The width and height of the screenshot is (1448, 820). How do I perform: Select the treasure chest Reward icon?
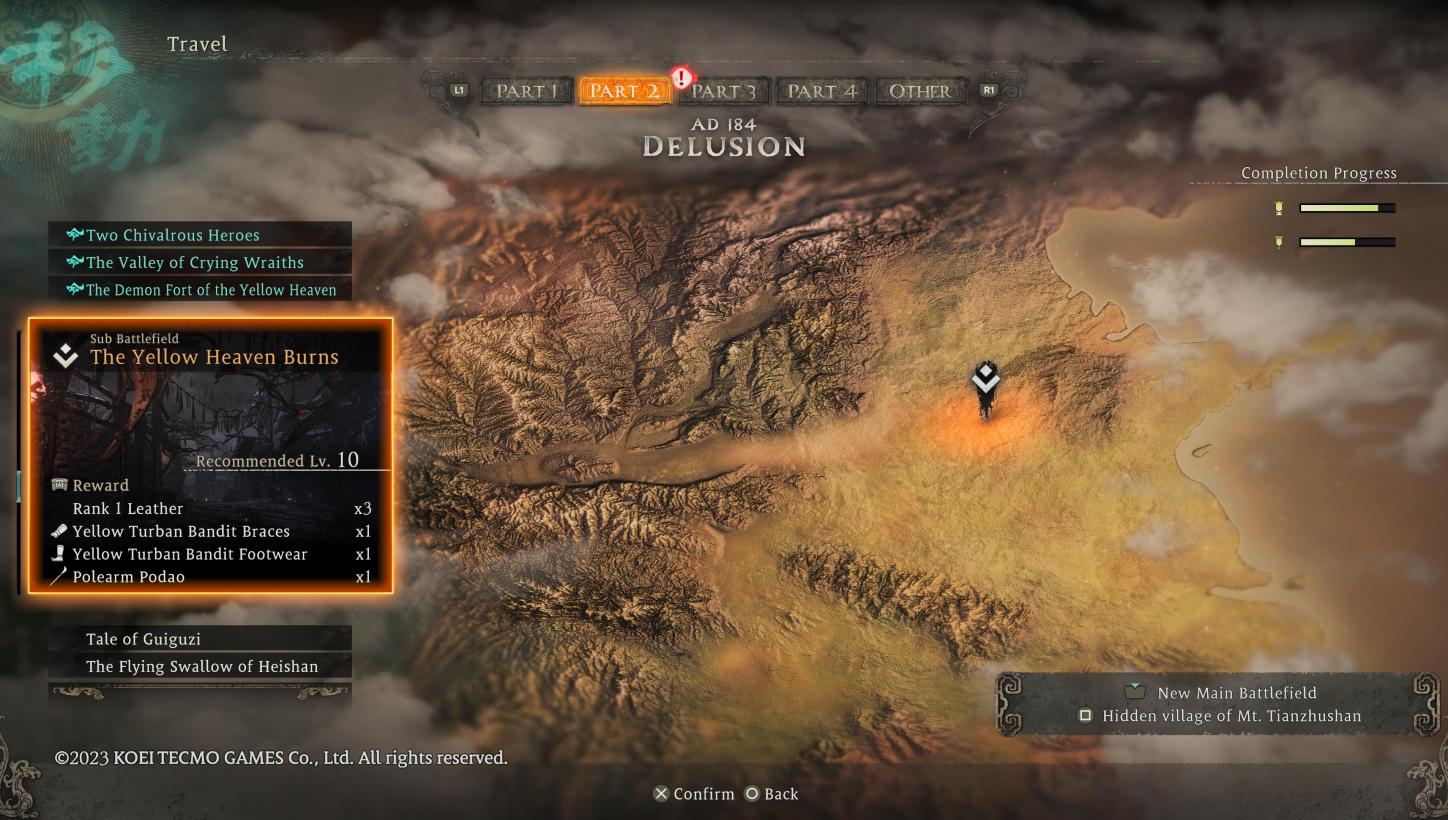pos(57,485)
